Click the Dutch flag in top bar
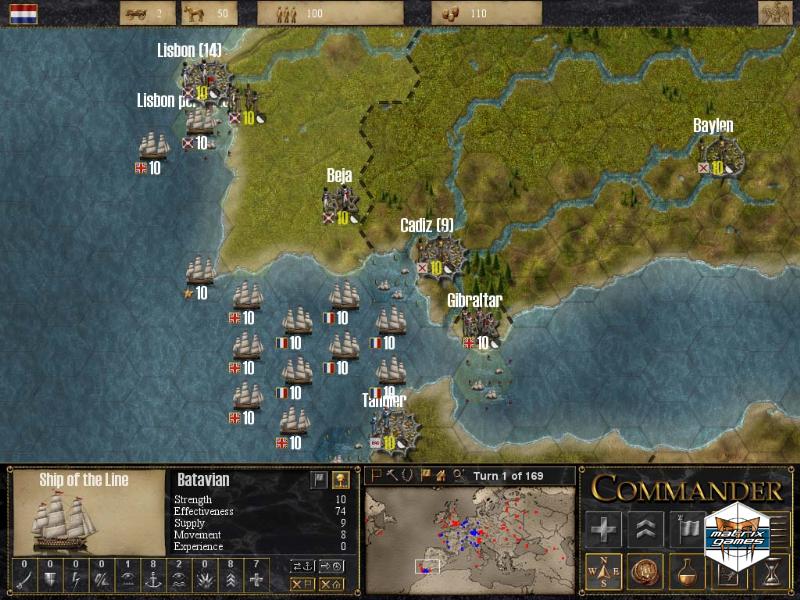Viewport: 800px width, 600px height. tap(23, 13)
